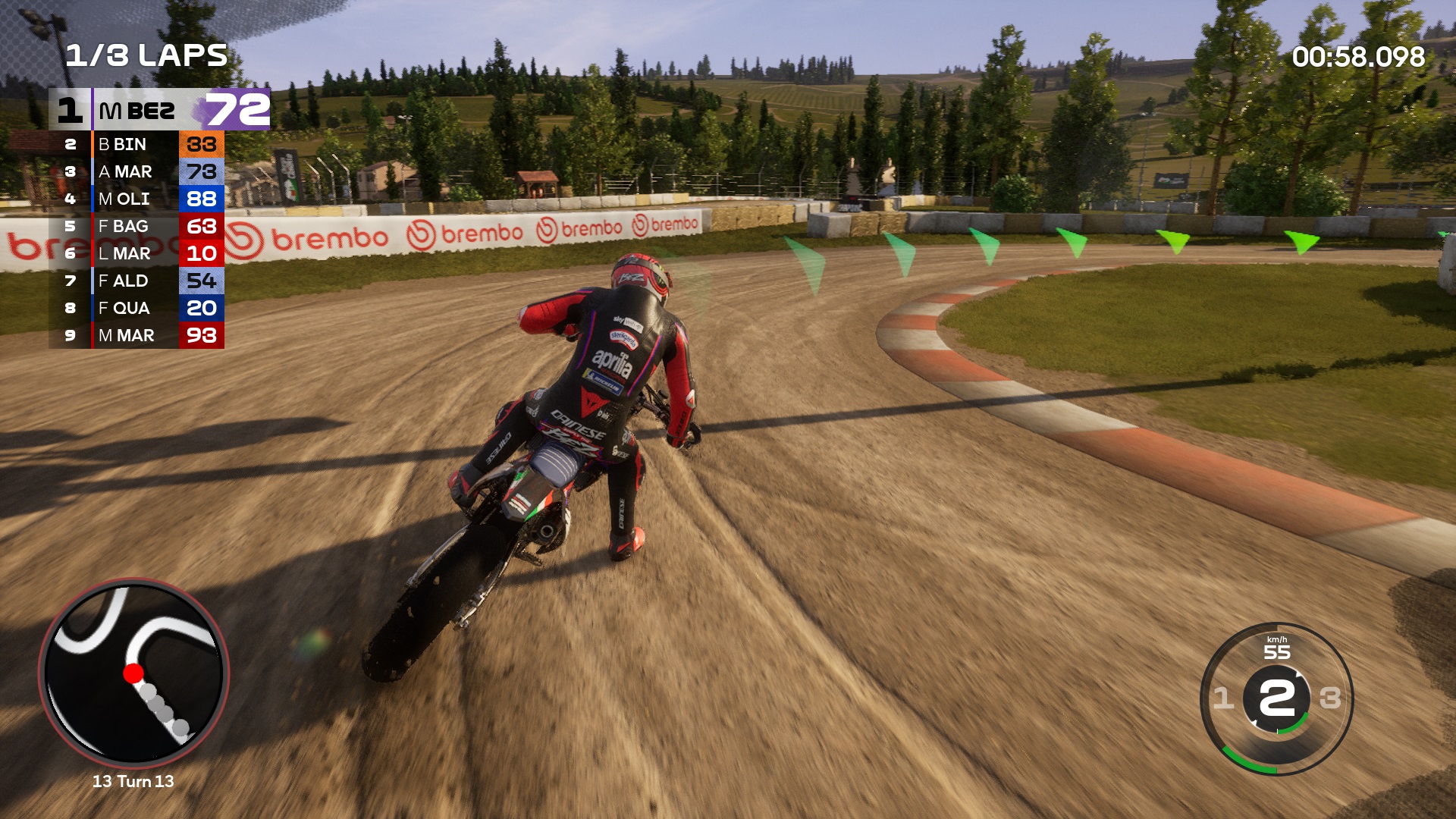This screenshot has height=819, width=1456.
Task: Select F ALD standings entry
Action: tap(136, 281)
